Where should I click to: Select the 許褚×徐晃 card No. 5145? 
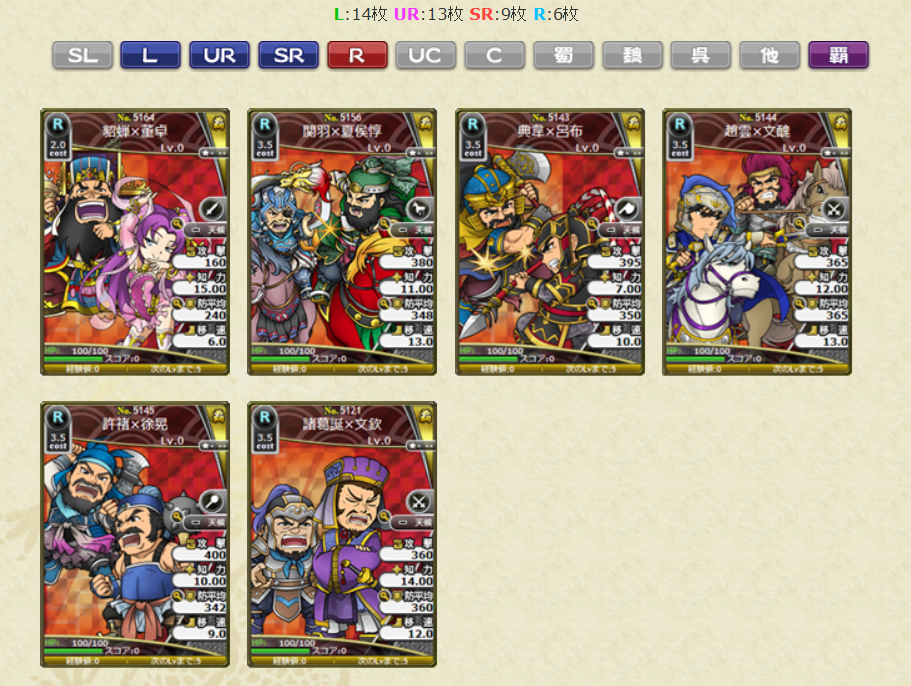coord(135,535)
